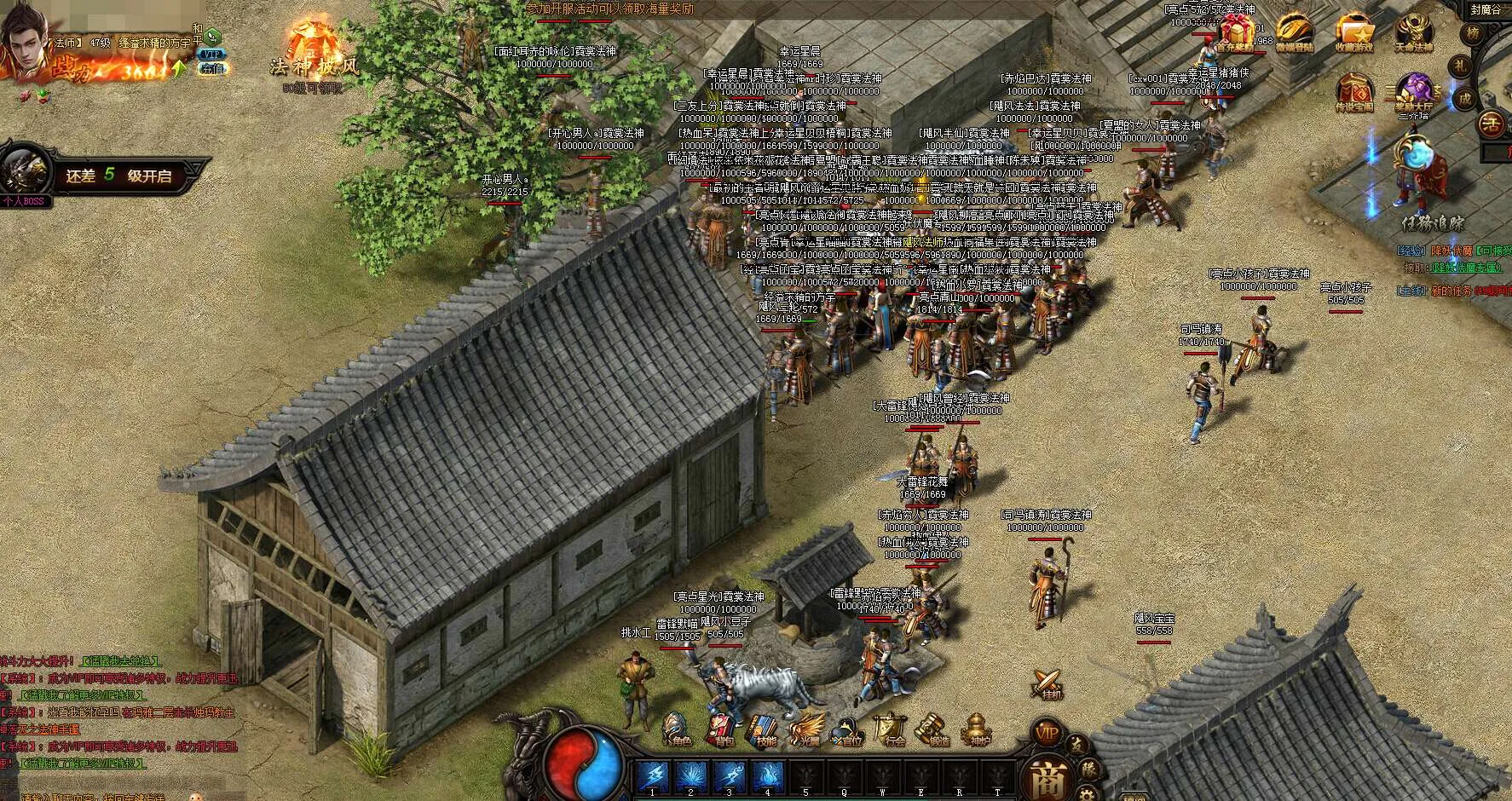Open the 背包 backpack inventory
The image size is (1512, 801).
click(x=721, y=731)
